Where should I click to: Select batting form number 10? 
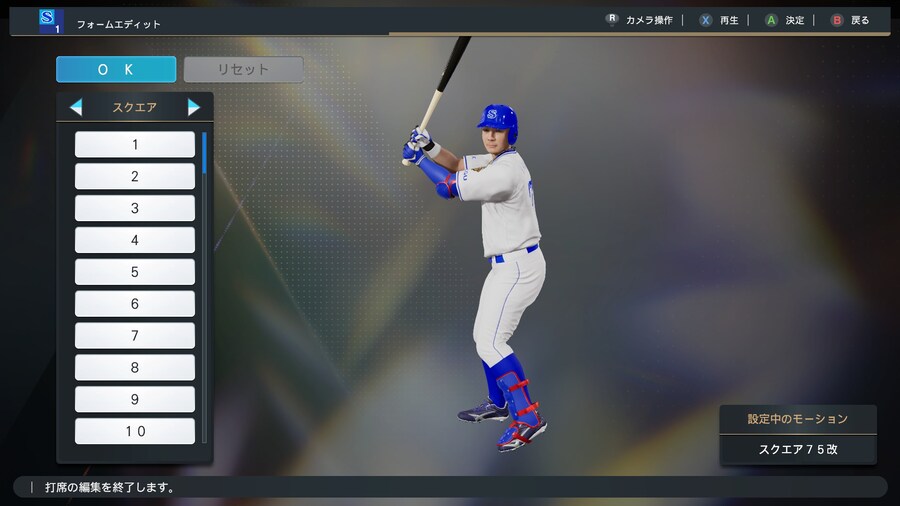coord(135,431)
